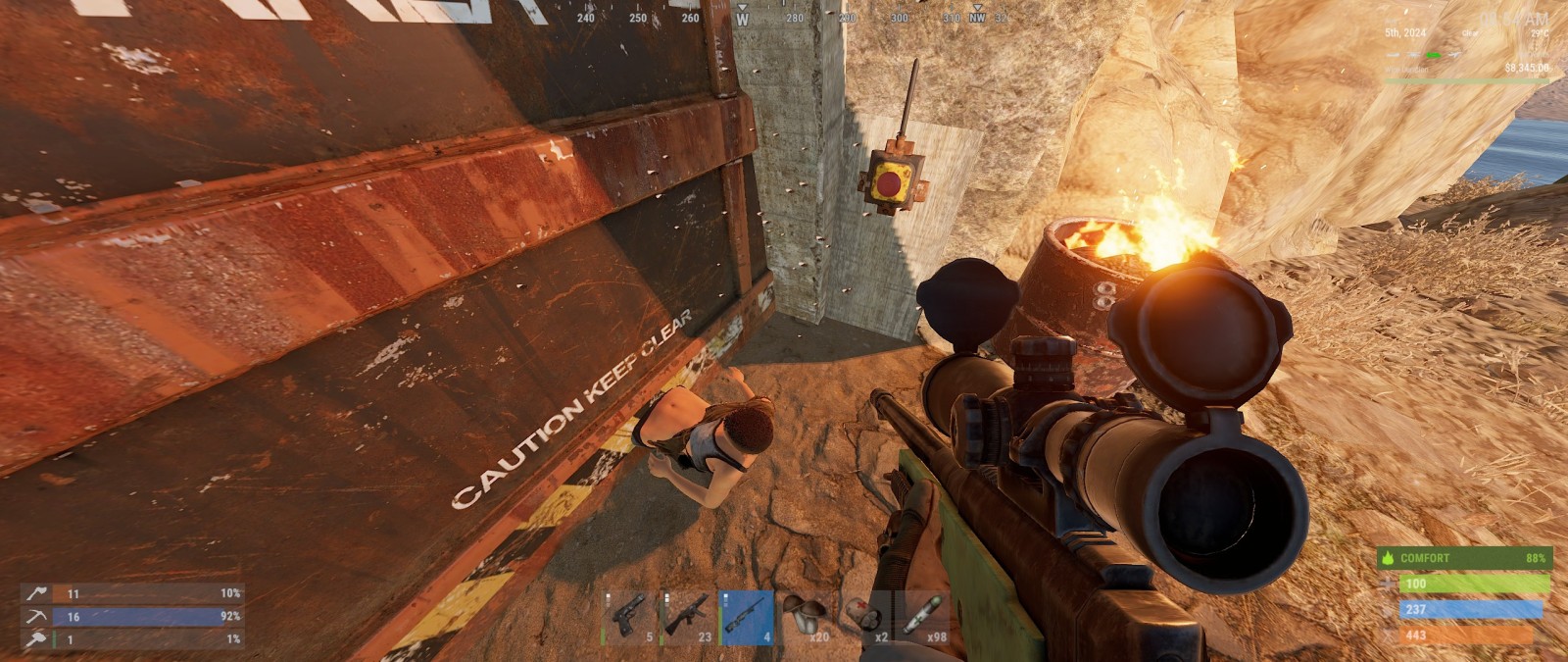Select the pistol hotbar slot
Image resolution: width=1568 pixels, height=662 pixels.
(x=629, y=618)
